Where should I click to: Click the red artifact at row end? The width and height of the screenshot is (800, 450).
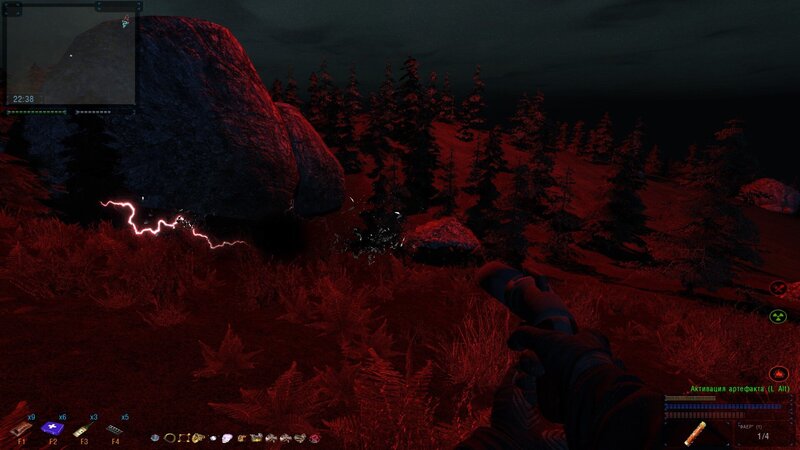(315, 438)
